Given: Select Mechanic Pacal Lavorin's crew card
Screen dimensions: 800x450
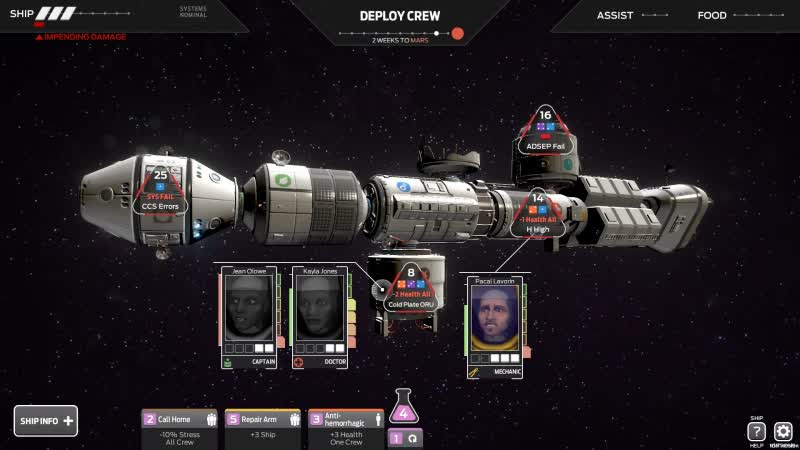Looking at the screenshot, I should 494,326.
